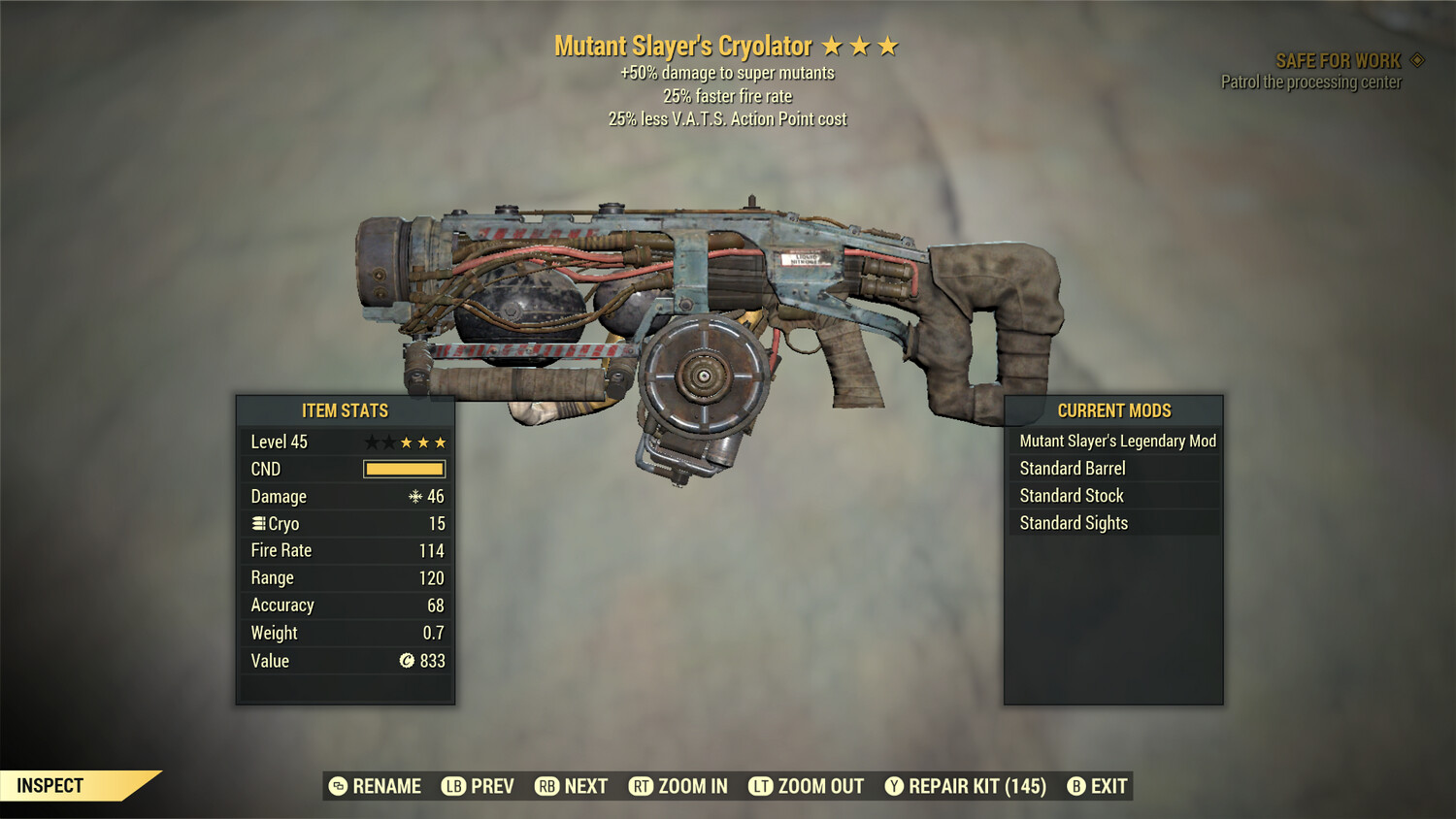Toggle the leftmost dimmed star in Level row
1456x819 pixels.
(x=371, y=442)
